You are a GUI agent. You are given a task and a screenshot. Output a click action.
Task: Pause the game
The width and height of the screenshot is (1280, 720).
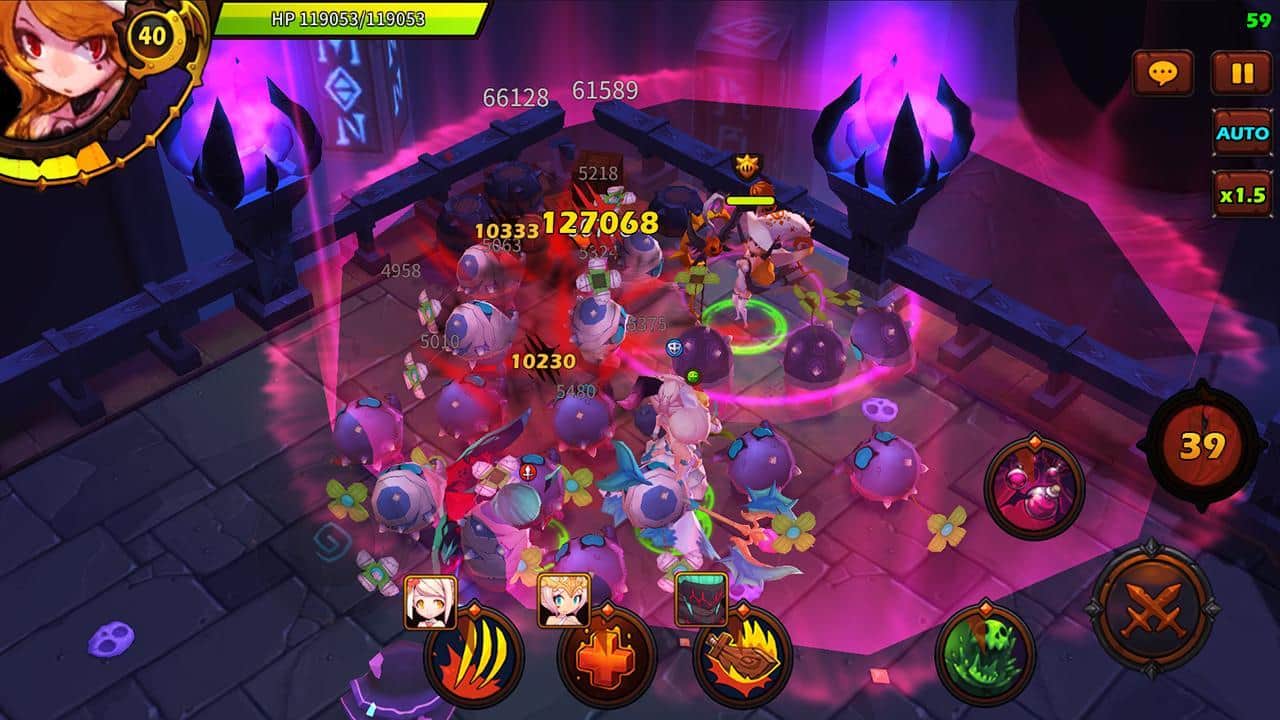(1241, 73)
